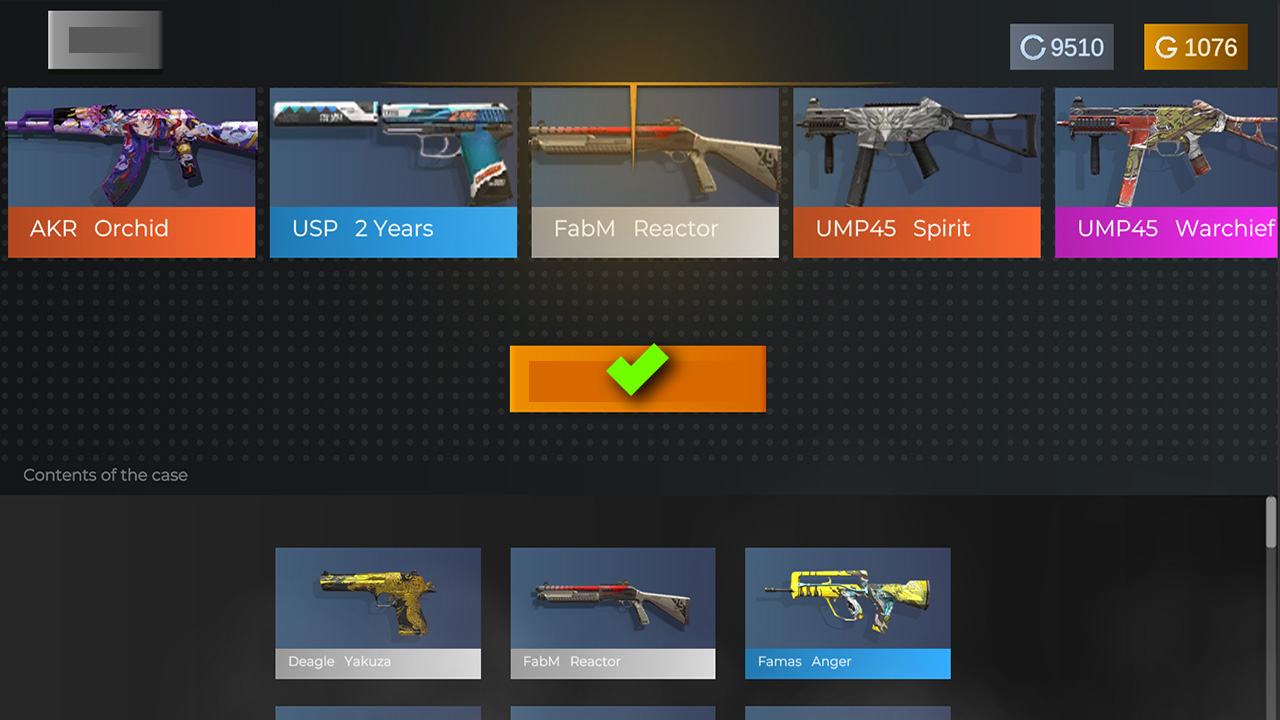Click the USP 2 Years blue name bar

(x=393, y=228)
